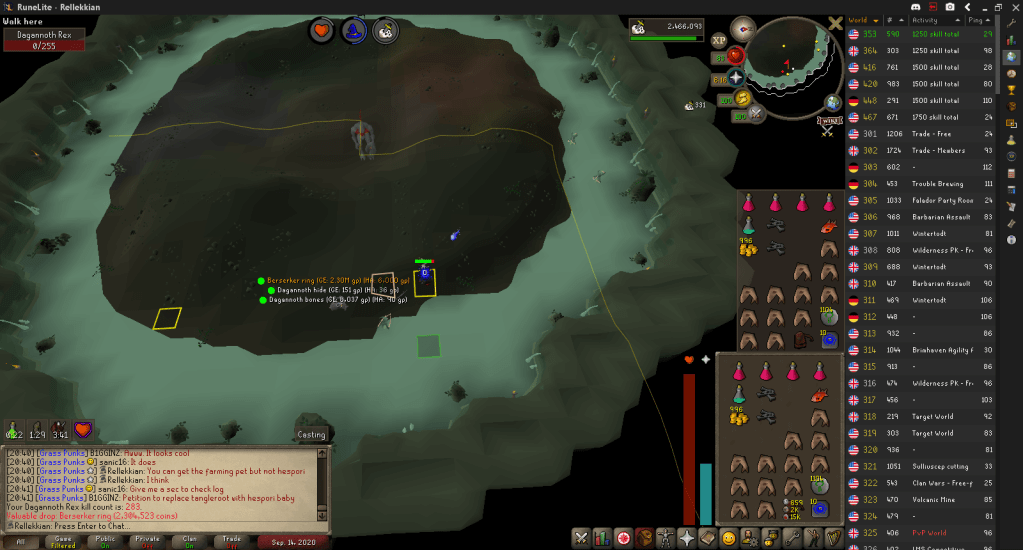This screenshot has width=1023, height=550.
Task: Open the world map globe
Action: 833,103
